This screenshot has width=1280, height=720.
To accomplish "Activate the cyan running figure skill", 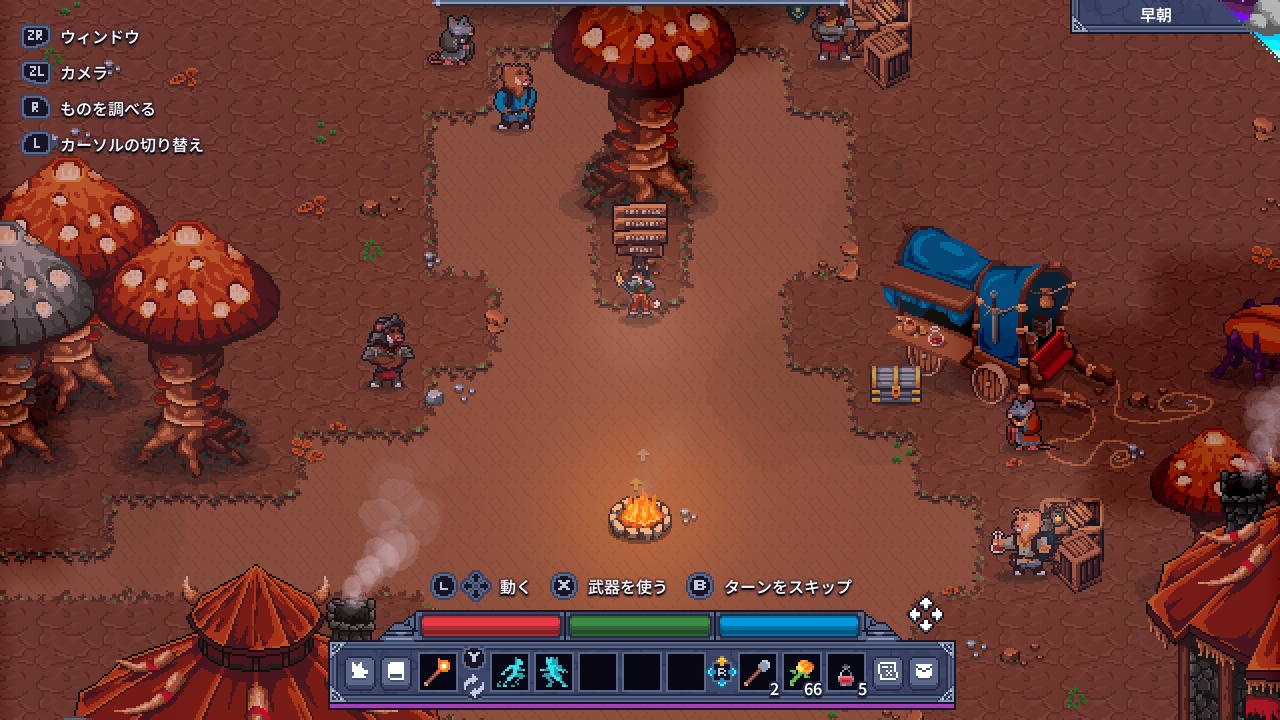I will tap(511, 672).
